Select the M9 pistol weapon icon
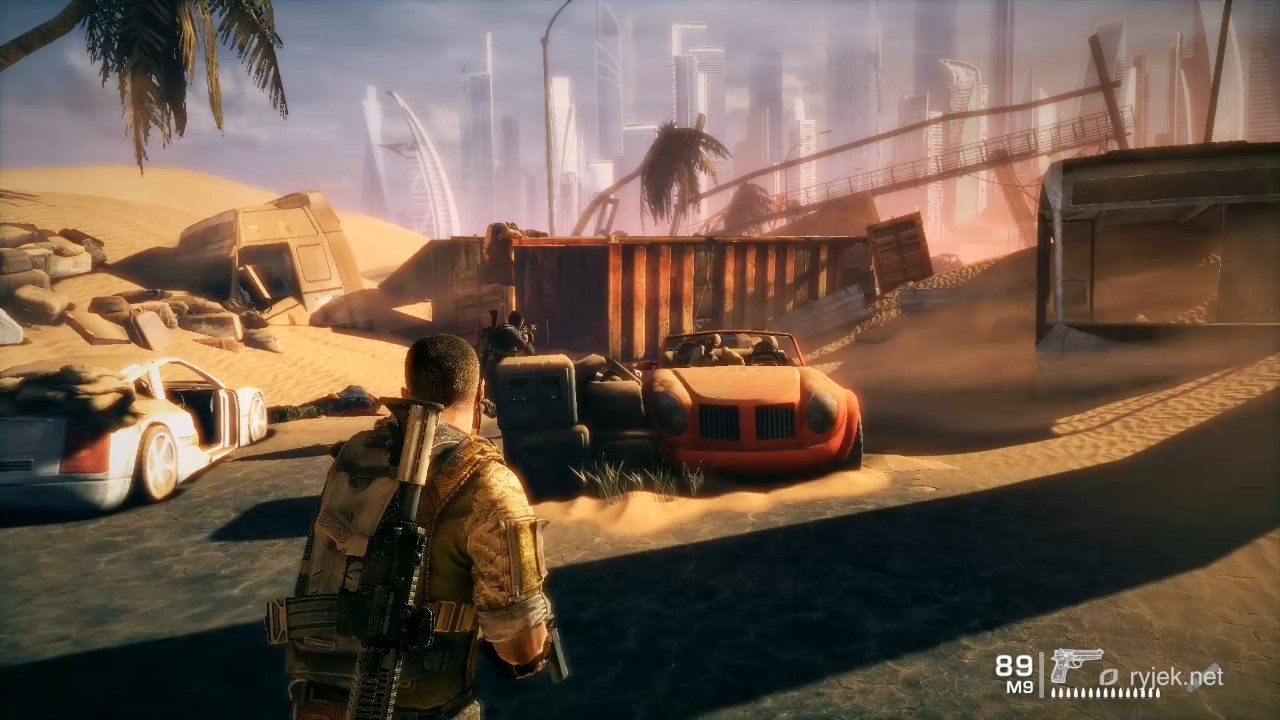Screen dimensions: 1280x720 (x=1076, y=664)
